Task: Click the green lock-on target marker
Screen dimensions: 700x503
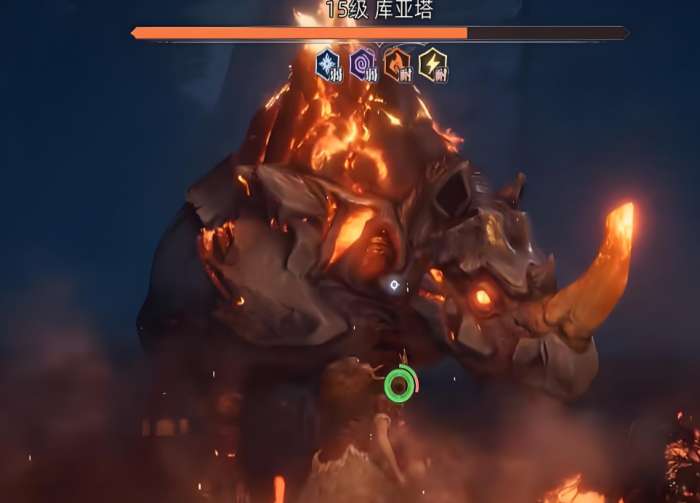Action: (399, 386)
